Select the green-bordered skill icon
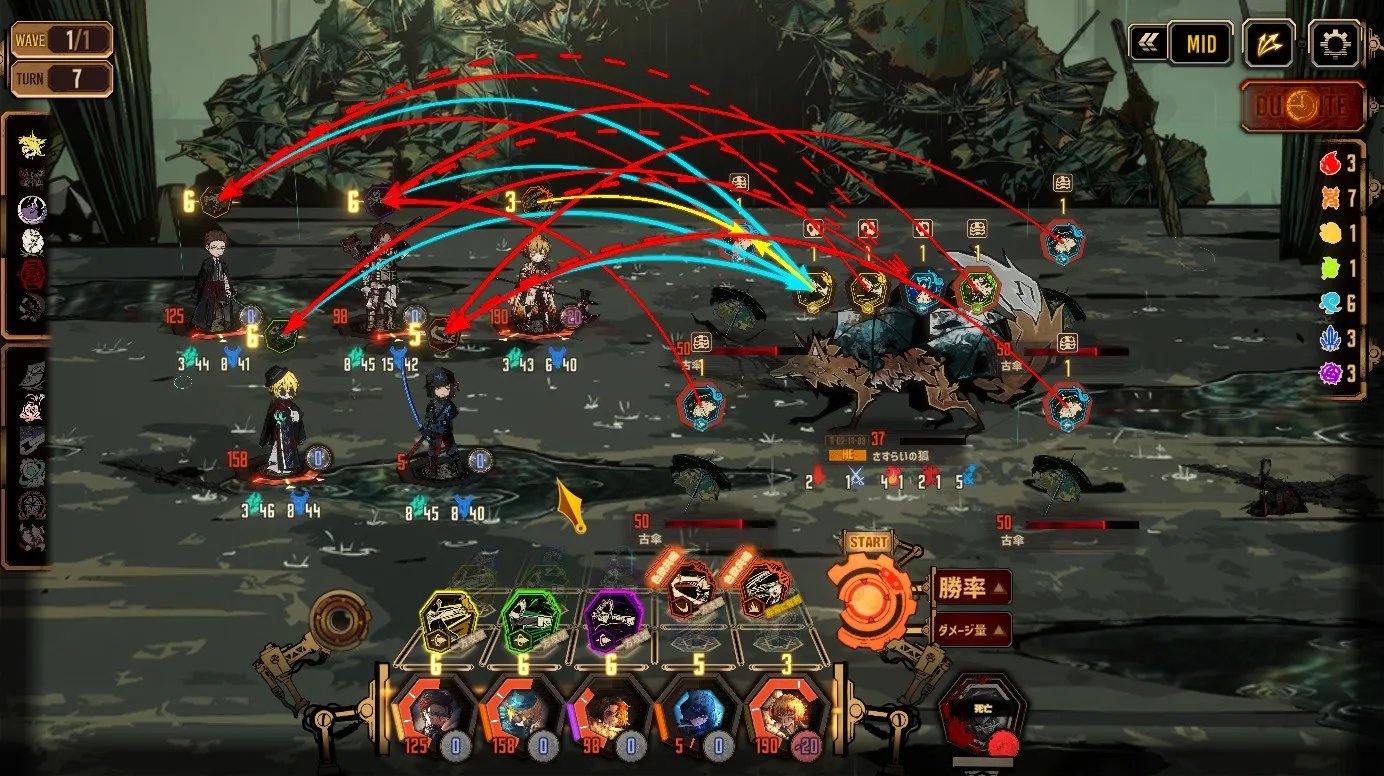This screenshot has height=776, width=1384. tap(531, 621)
